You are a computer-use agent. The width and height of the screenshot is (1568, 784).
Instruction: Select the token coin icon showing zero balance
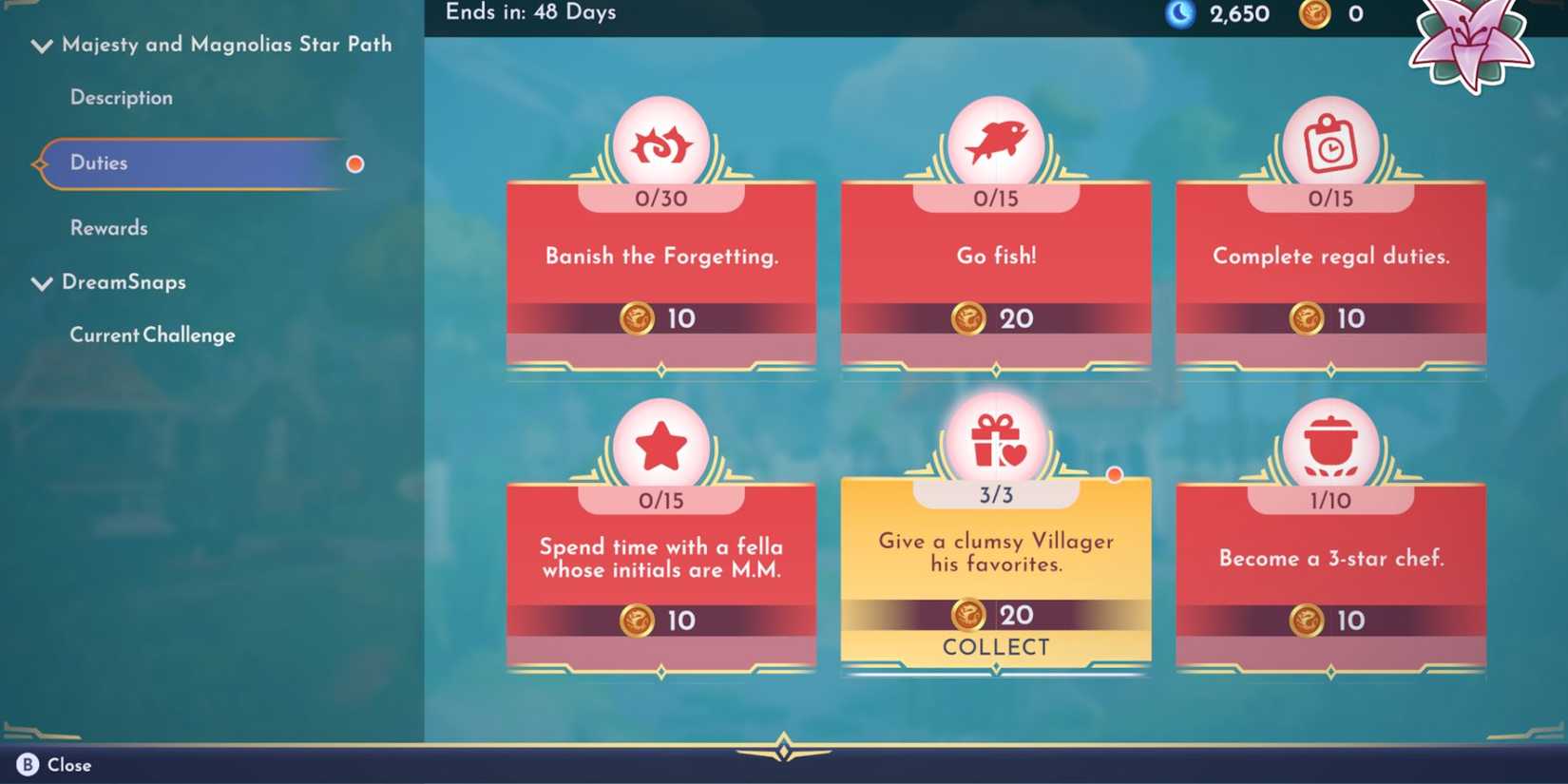[1315, 14]
